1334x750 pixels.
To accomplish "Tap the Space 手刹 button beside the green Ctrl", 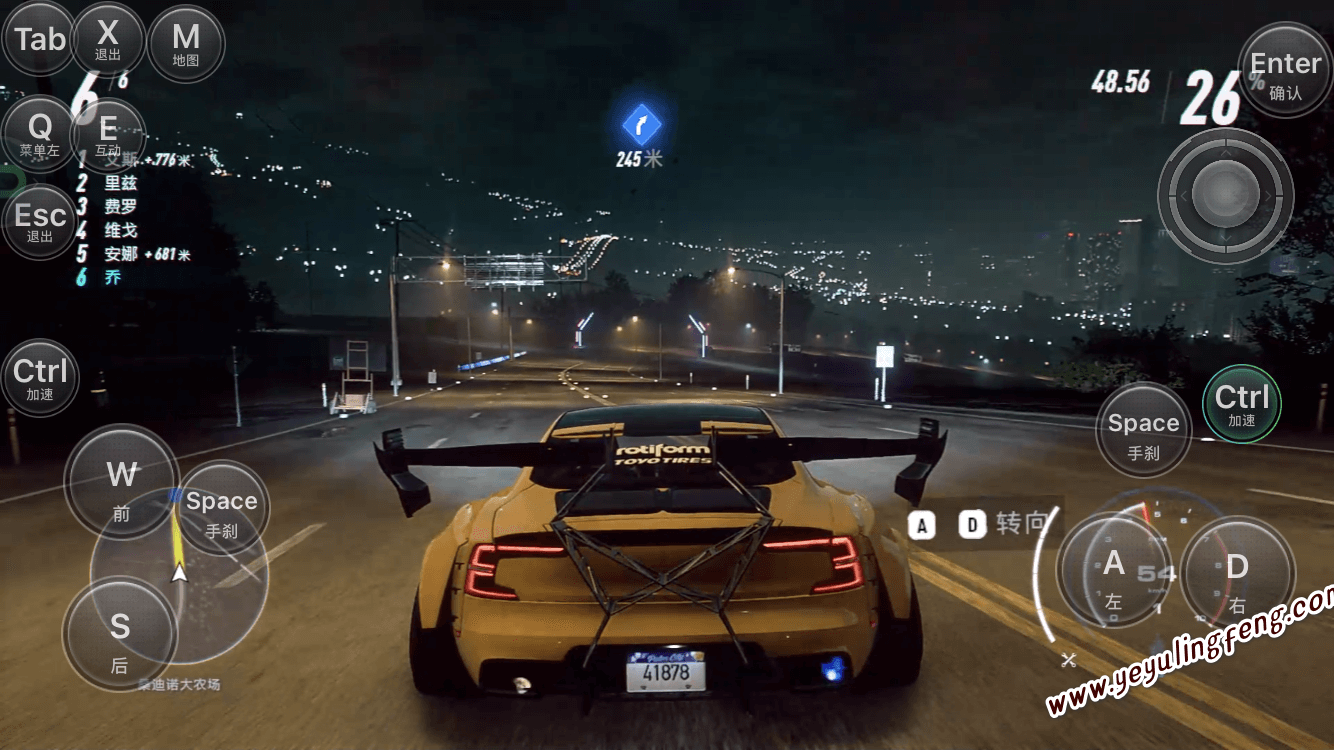I will coord(1143,430).
